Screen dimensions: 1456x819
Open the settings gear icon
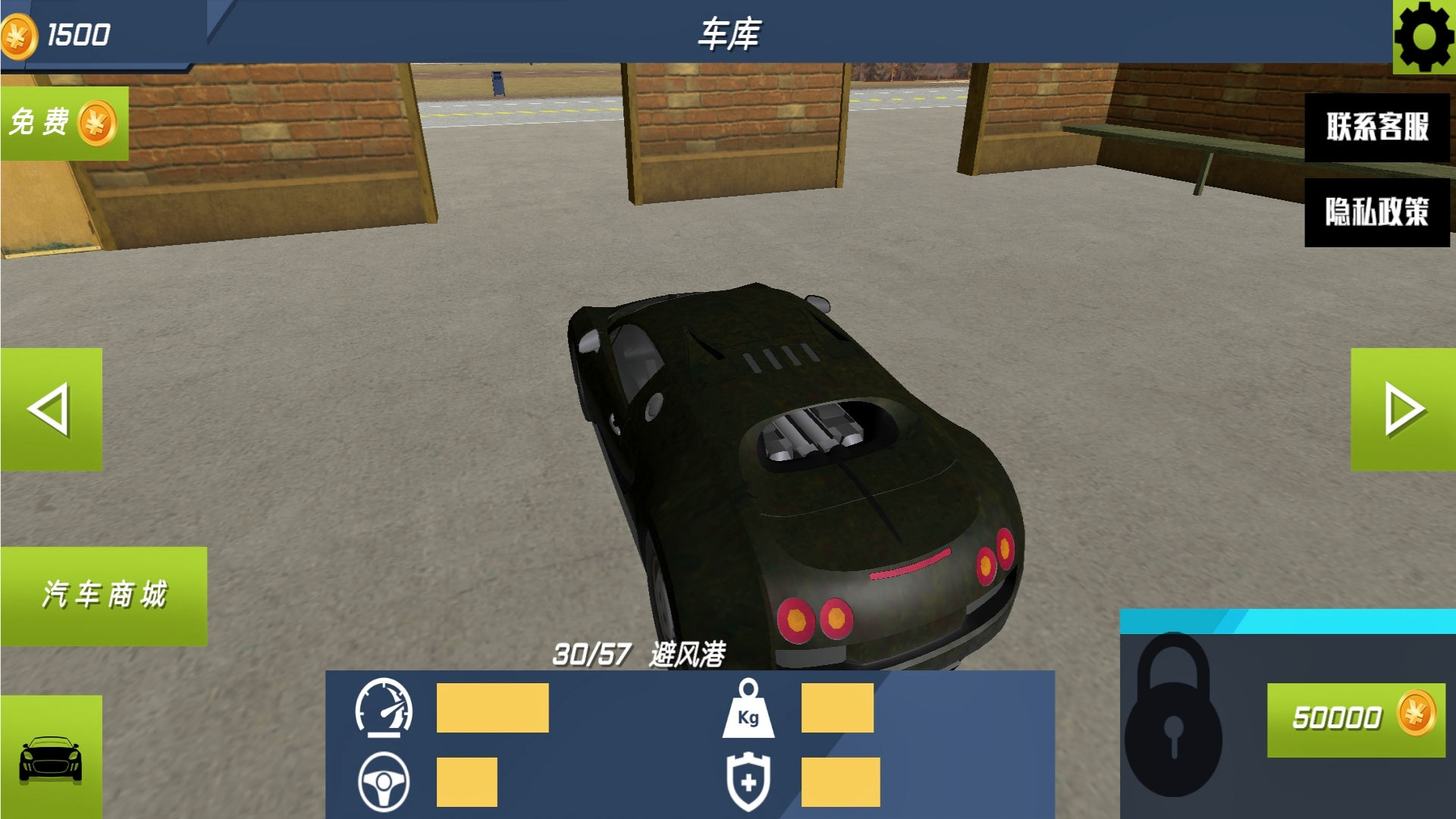[x=1426, y=34]
